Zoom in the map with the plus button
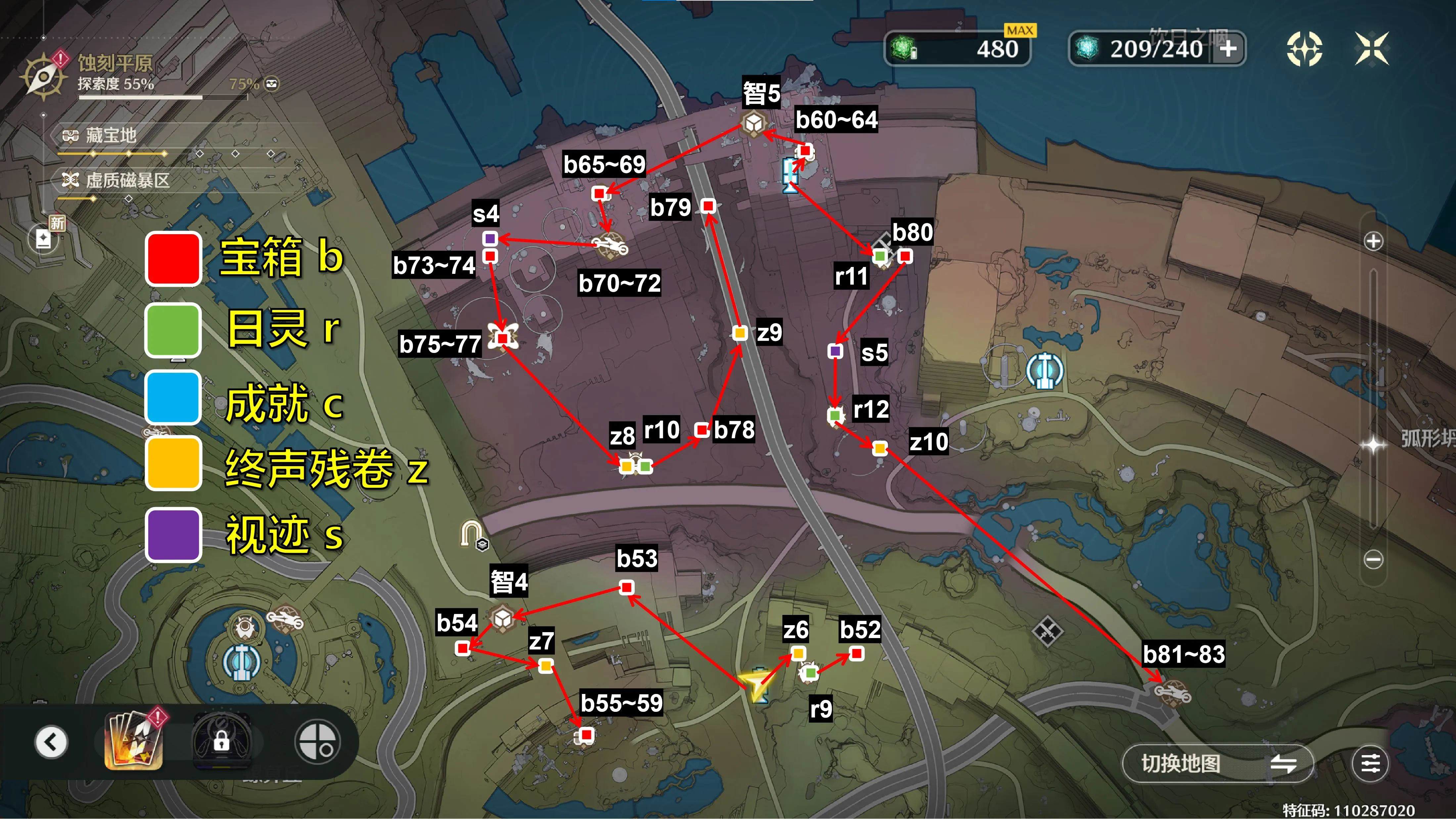Image resolution: width=1456 pixels, height=819 pixels. tap(1374, 241)
